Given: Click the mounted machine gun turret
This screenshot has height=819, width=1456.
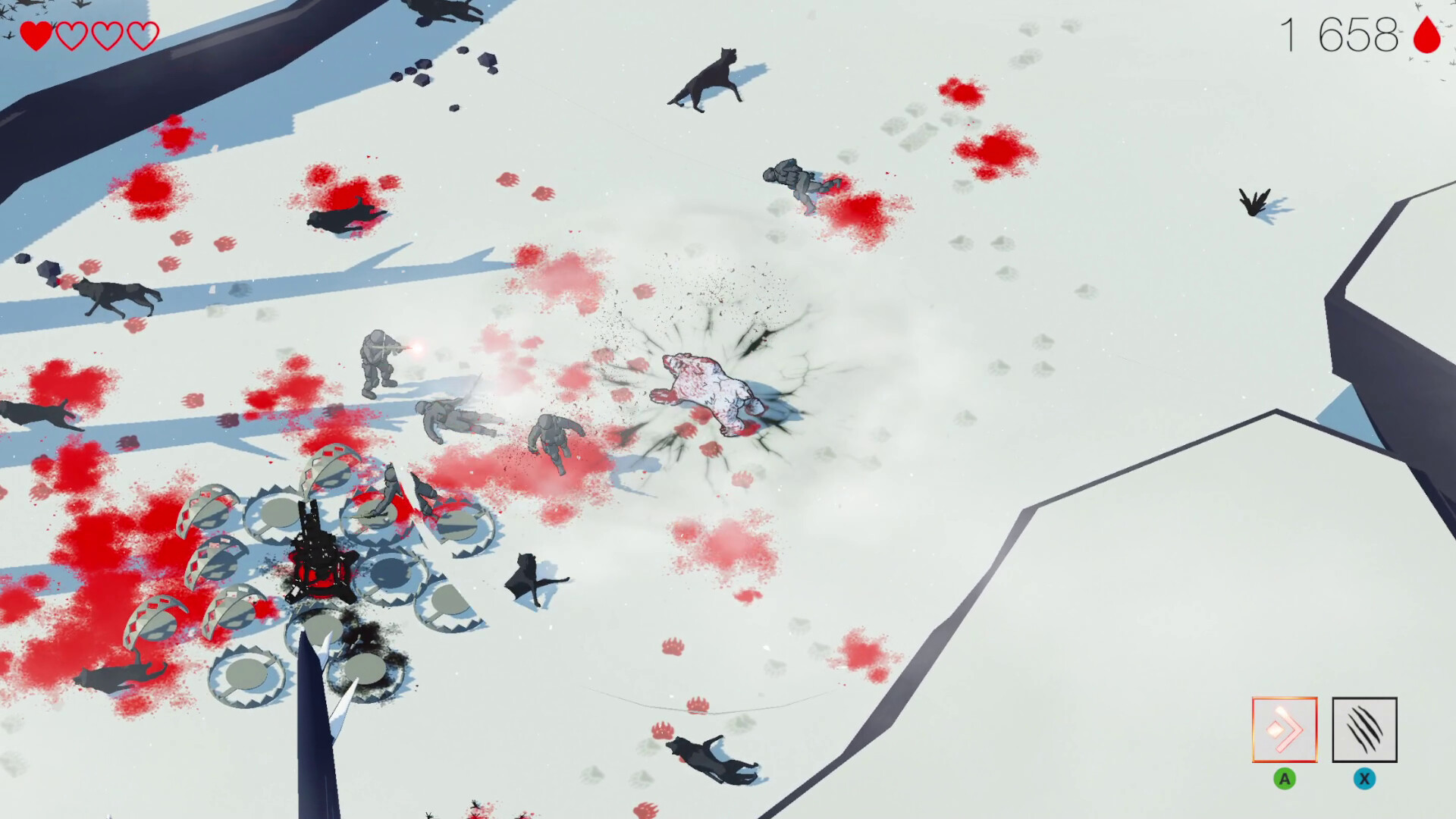Looking at the screenshot, I should coord(318,554).
